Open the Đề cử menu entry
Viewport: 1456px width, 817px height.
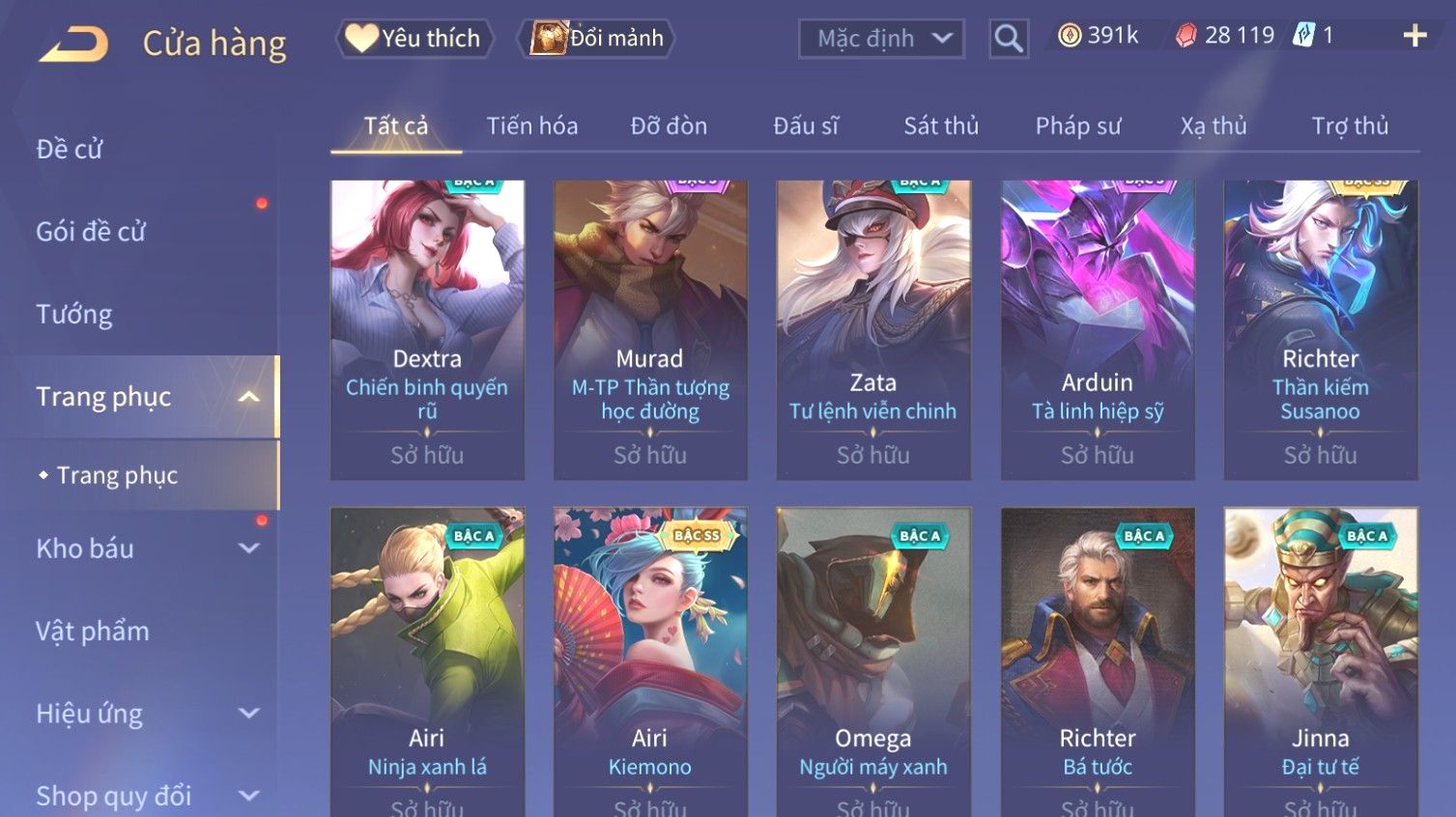pyautogui.click(x=70, y=150)
